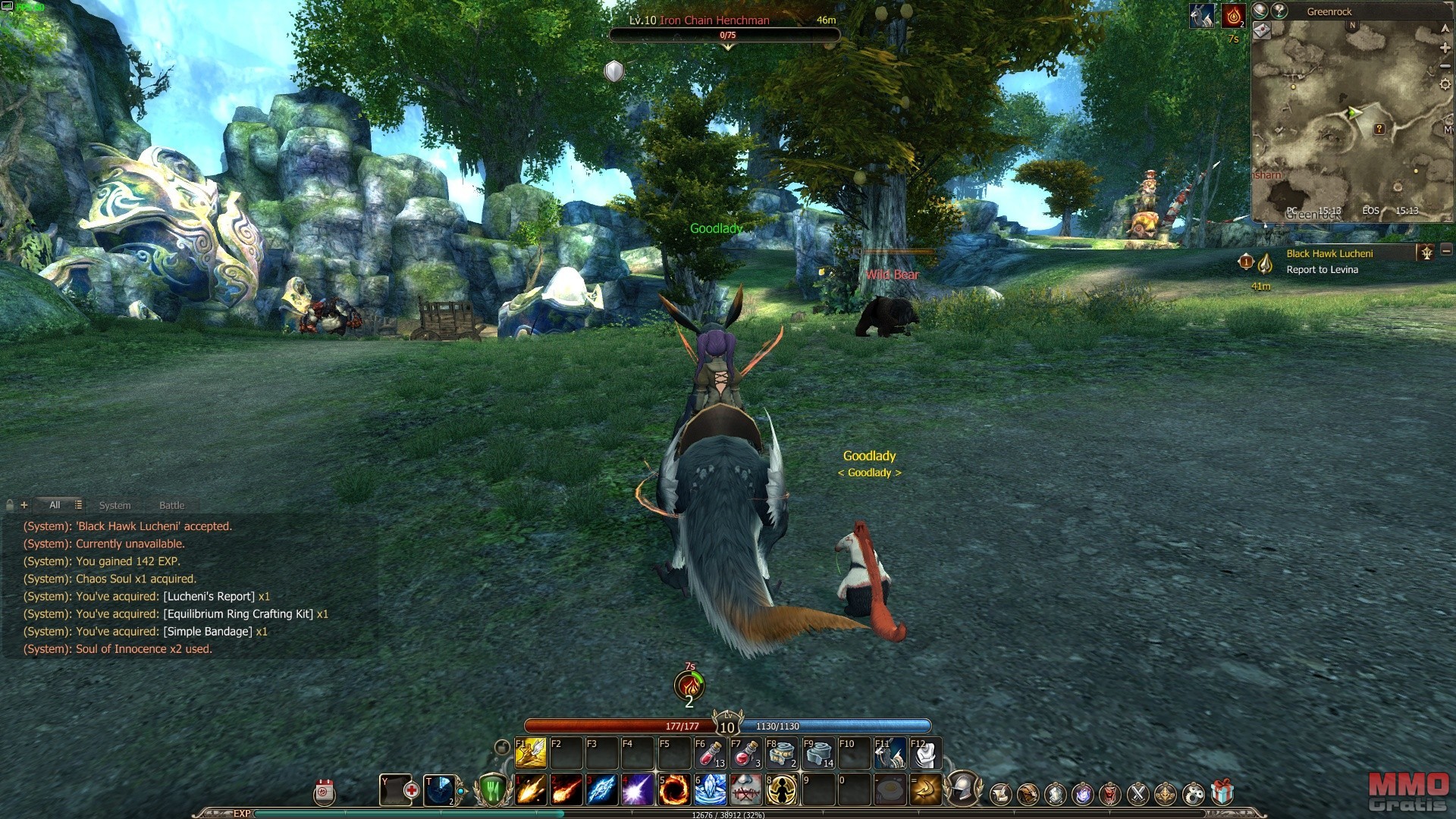This screenshot has width=1456, height=819.
Task: Select the All chat tab
Action: pyautogui.click(x=55, y=505)
